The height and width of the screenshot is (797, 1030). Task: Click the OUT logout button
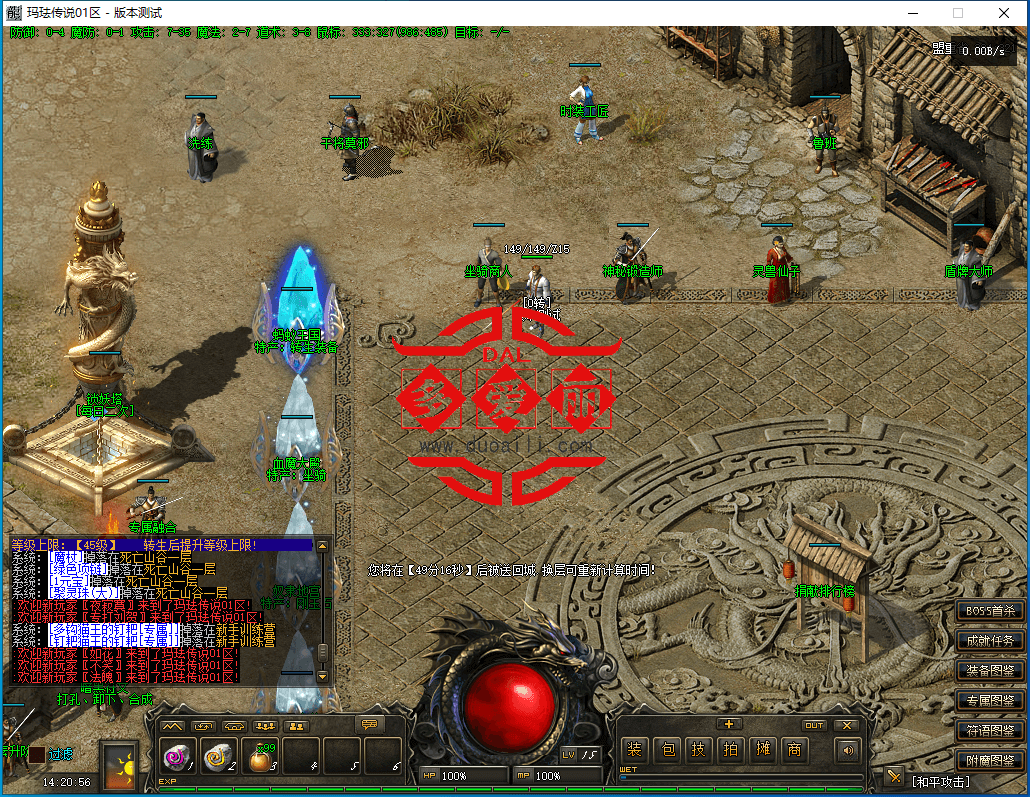pos(815,726)
